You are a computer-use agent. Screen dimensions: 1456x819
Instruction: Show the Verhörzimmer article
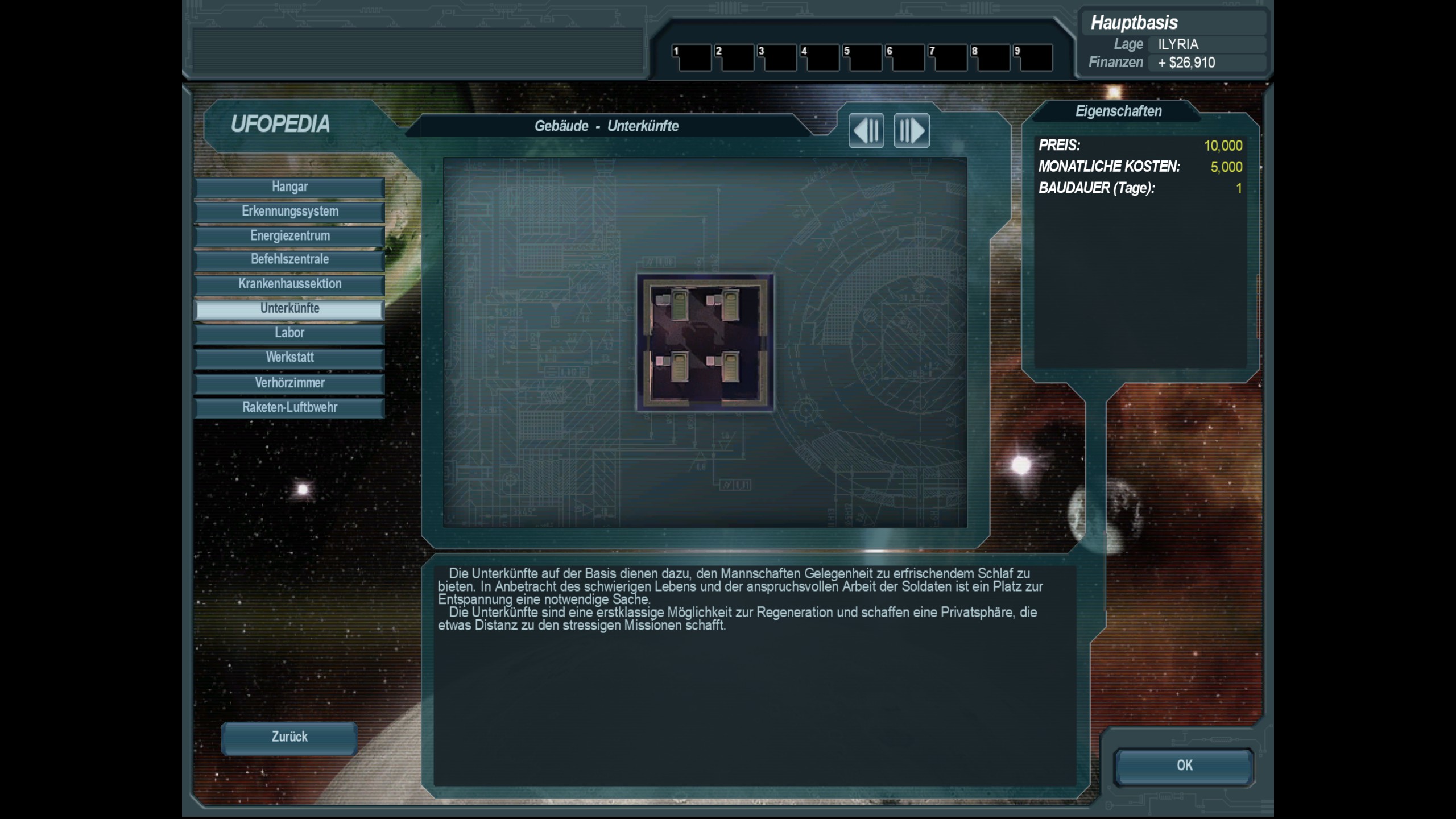289,383
